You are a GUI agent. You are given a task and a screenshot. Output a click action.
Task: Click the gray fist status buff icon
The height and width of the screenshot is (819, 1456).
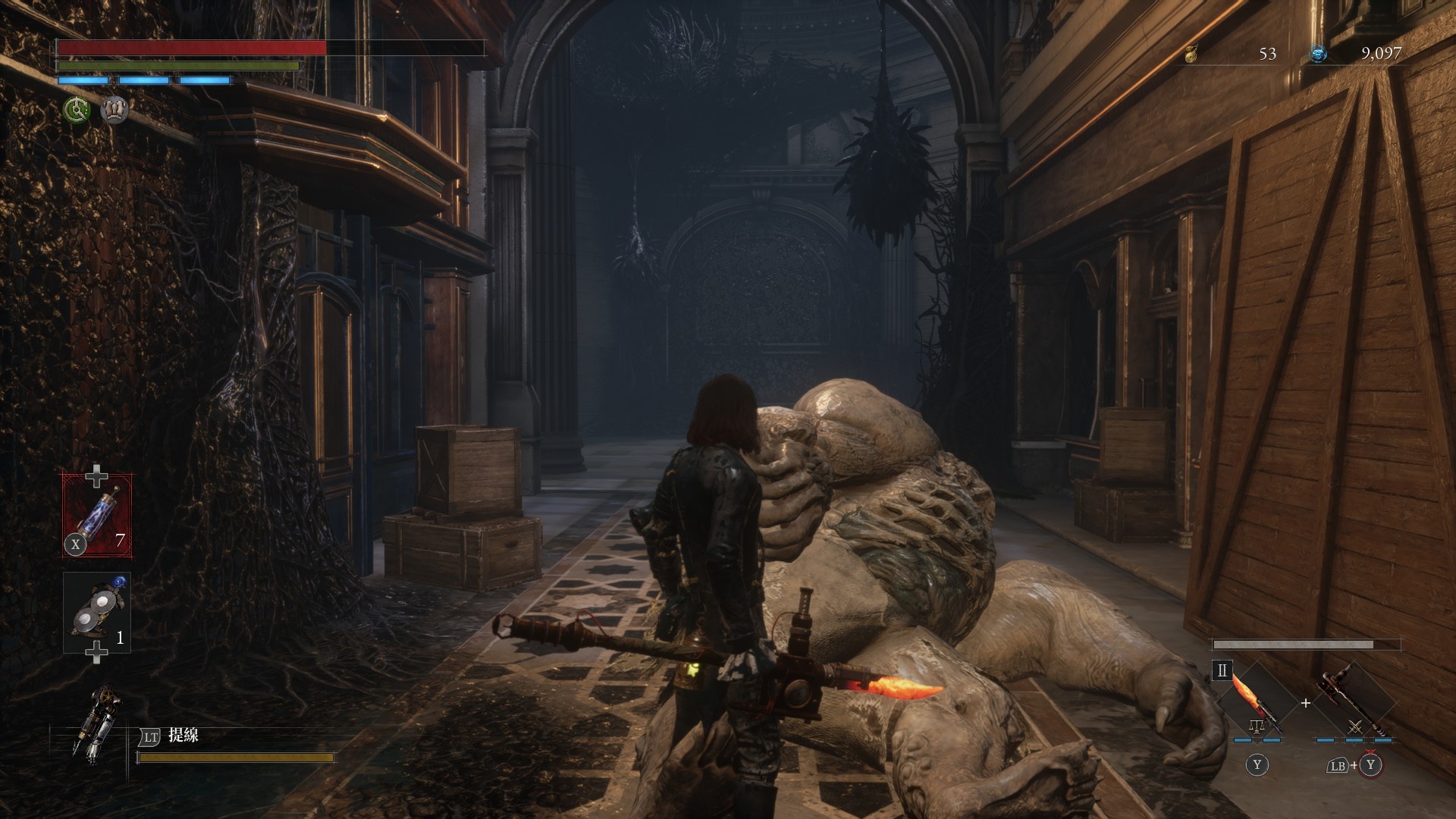pos(115,111)
